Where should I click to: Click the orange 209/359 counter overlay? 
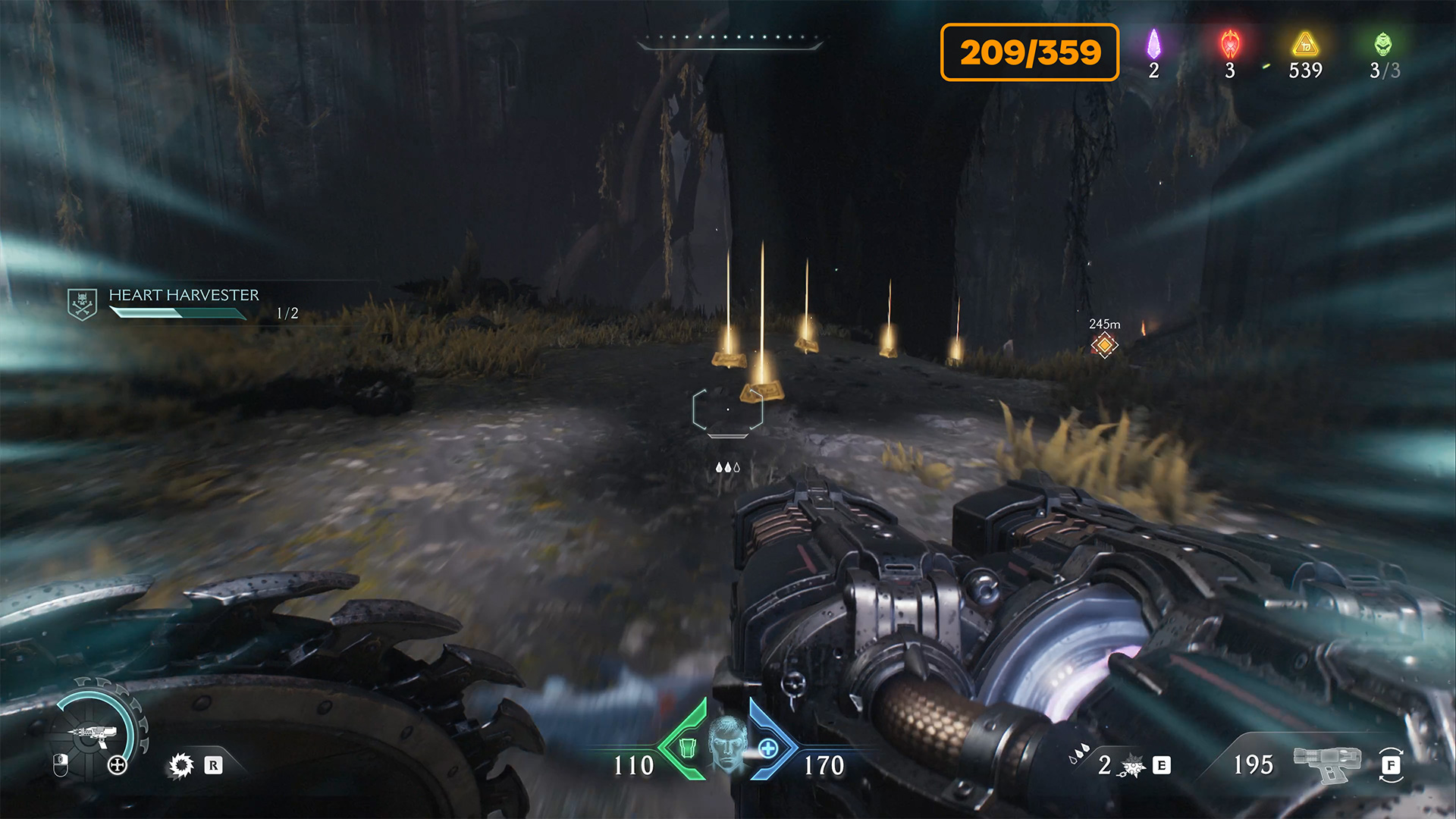click(1030, 52)
